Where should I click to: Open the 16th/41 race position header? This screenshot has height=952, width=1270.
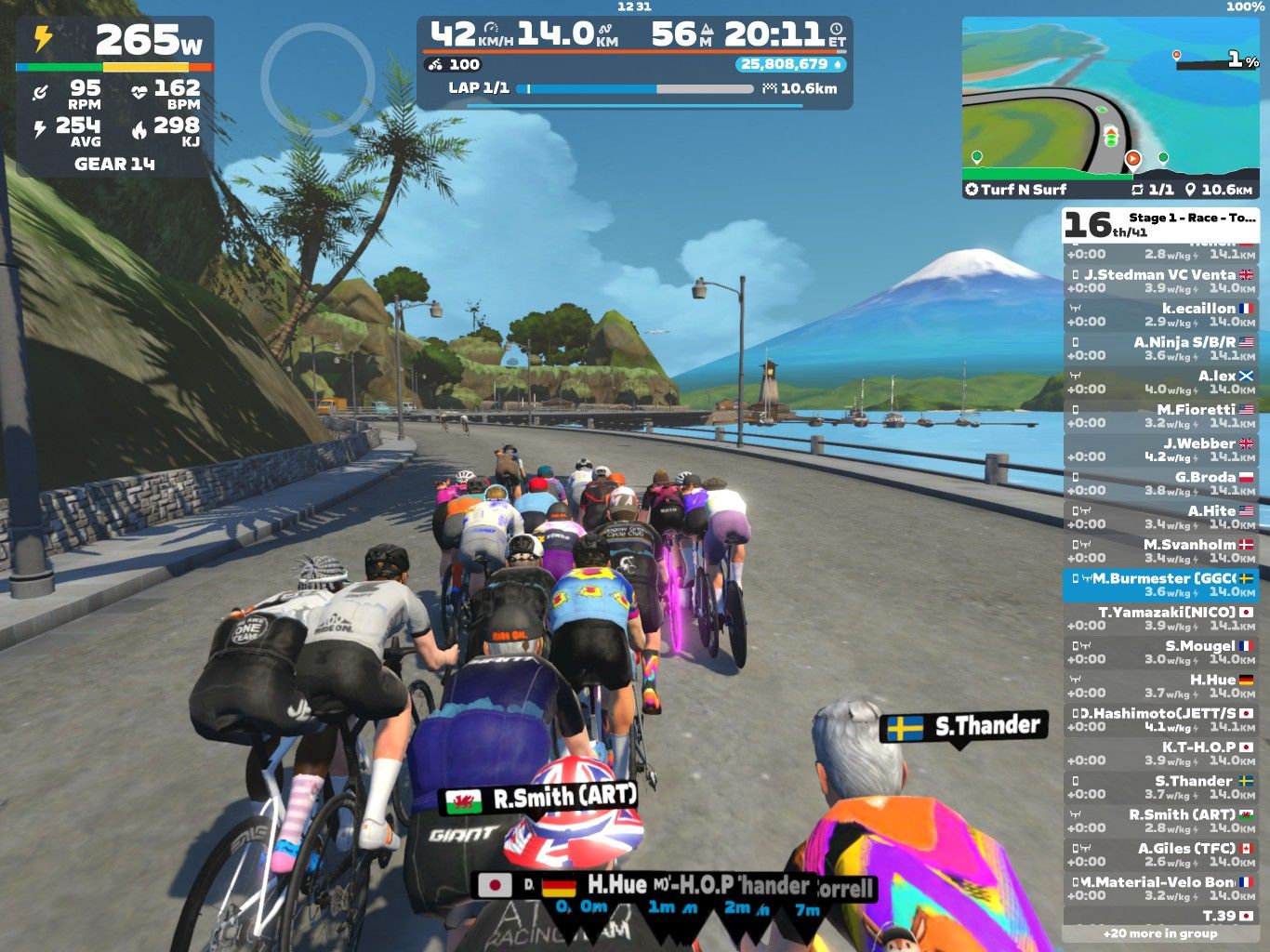point(1159,224)
